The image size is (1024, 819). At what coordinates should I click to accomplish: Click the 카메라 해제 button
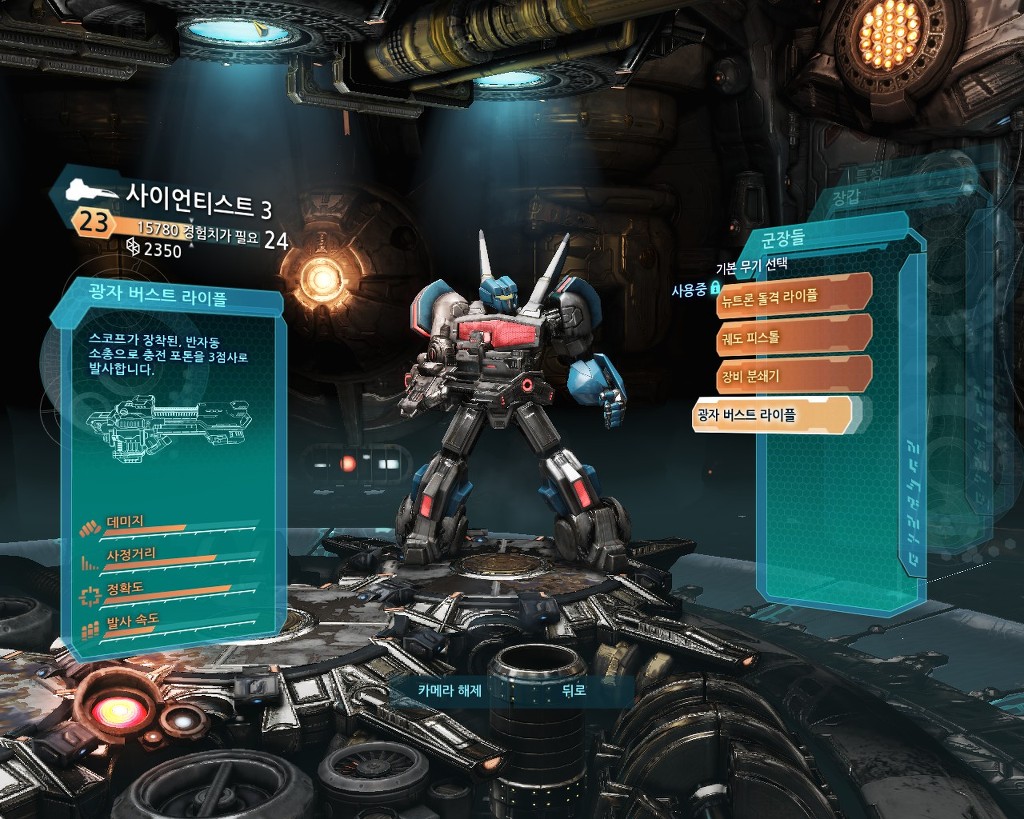[x=449, y=689]
